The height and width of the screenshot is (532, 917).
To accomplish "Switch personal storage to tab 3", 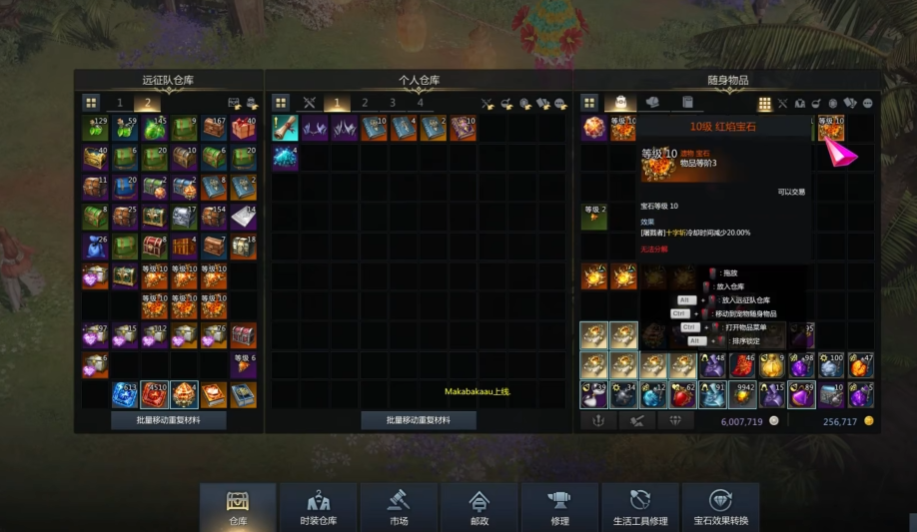I will (x=392, y=103).
